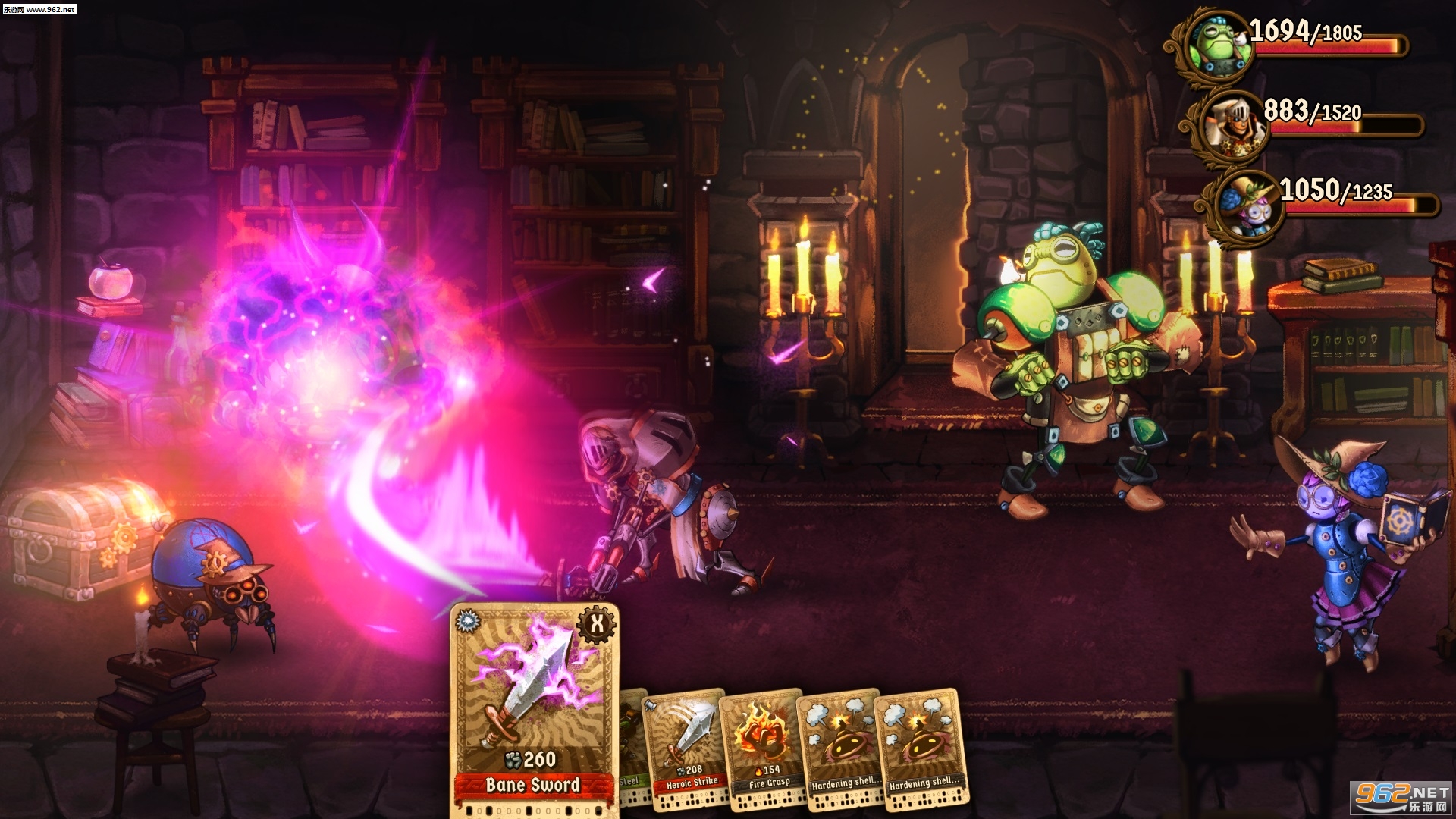The width and height of the screenshot is (1456, 819).
Task: Choose the flower-hat witch hero portrait
Action: click(1247, 203)
